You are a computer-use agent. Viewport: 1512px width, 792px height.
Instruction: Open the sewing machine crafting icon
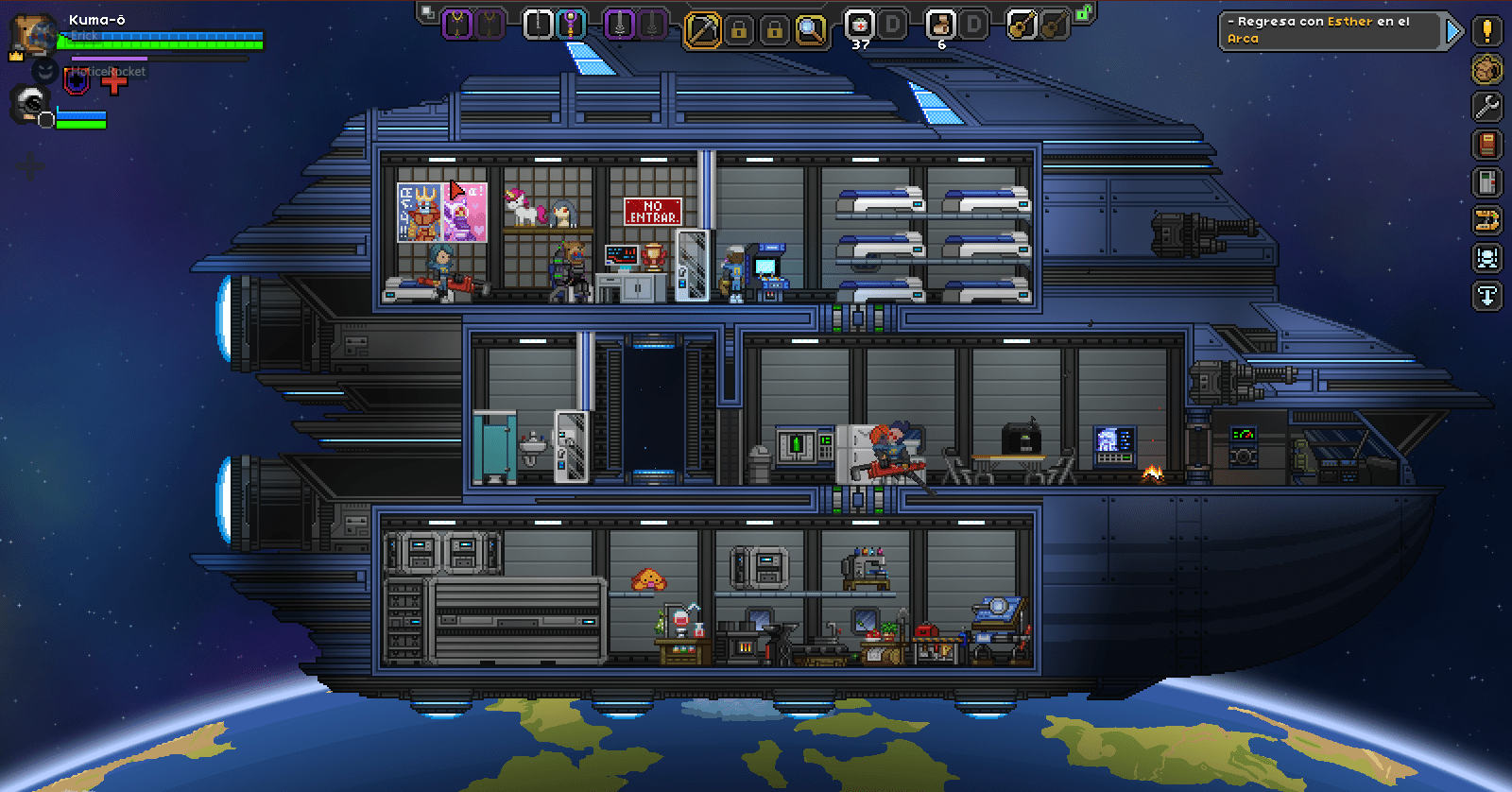coord(1485,220)
